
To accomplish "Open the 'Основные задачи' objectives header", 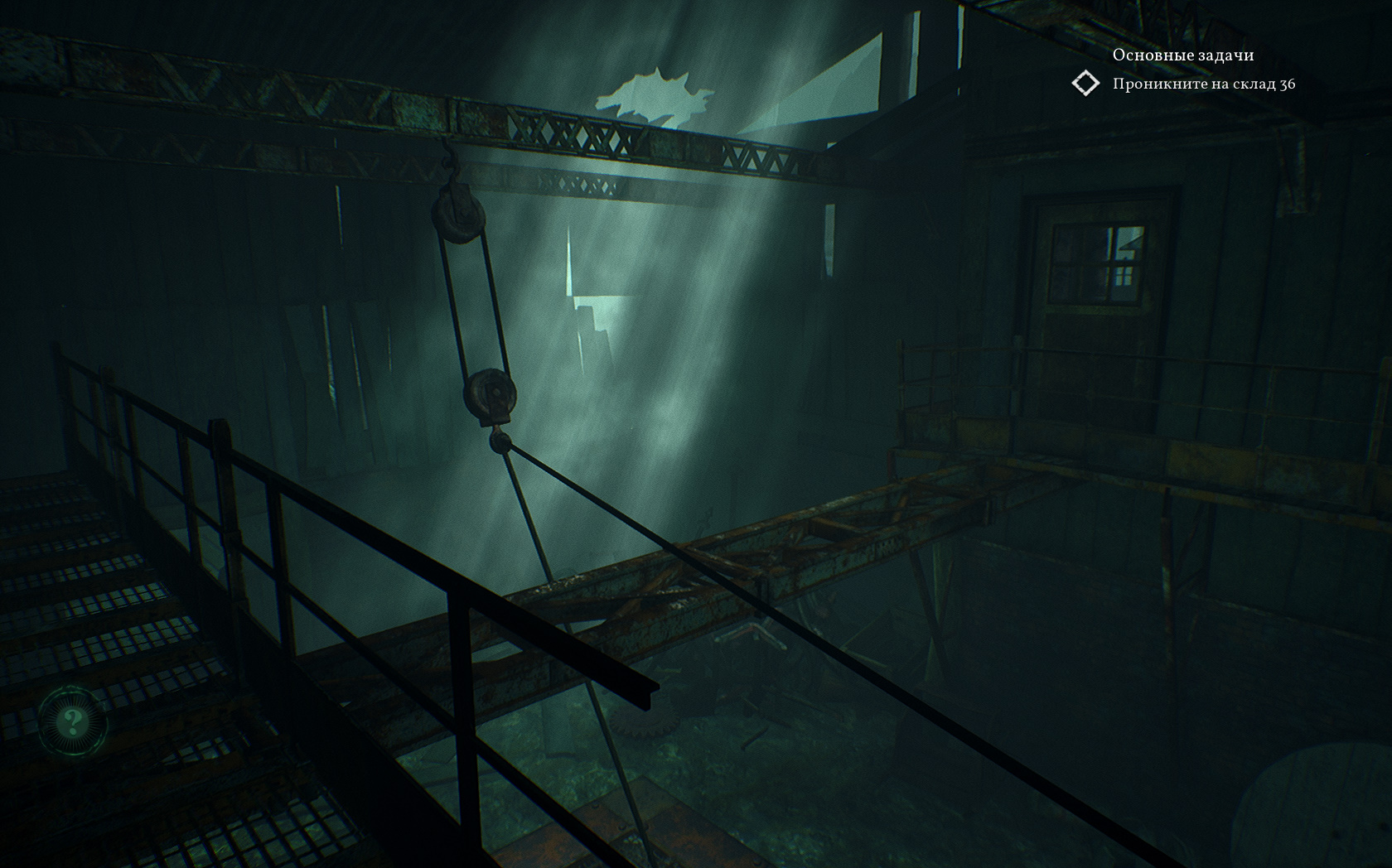I will click(x=1182, y=55).
